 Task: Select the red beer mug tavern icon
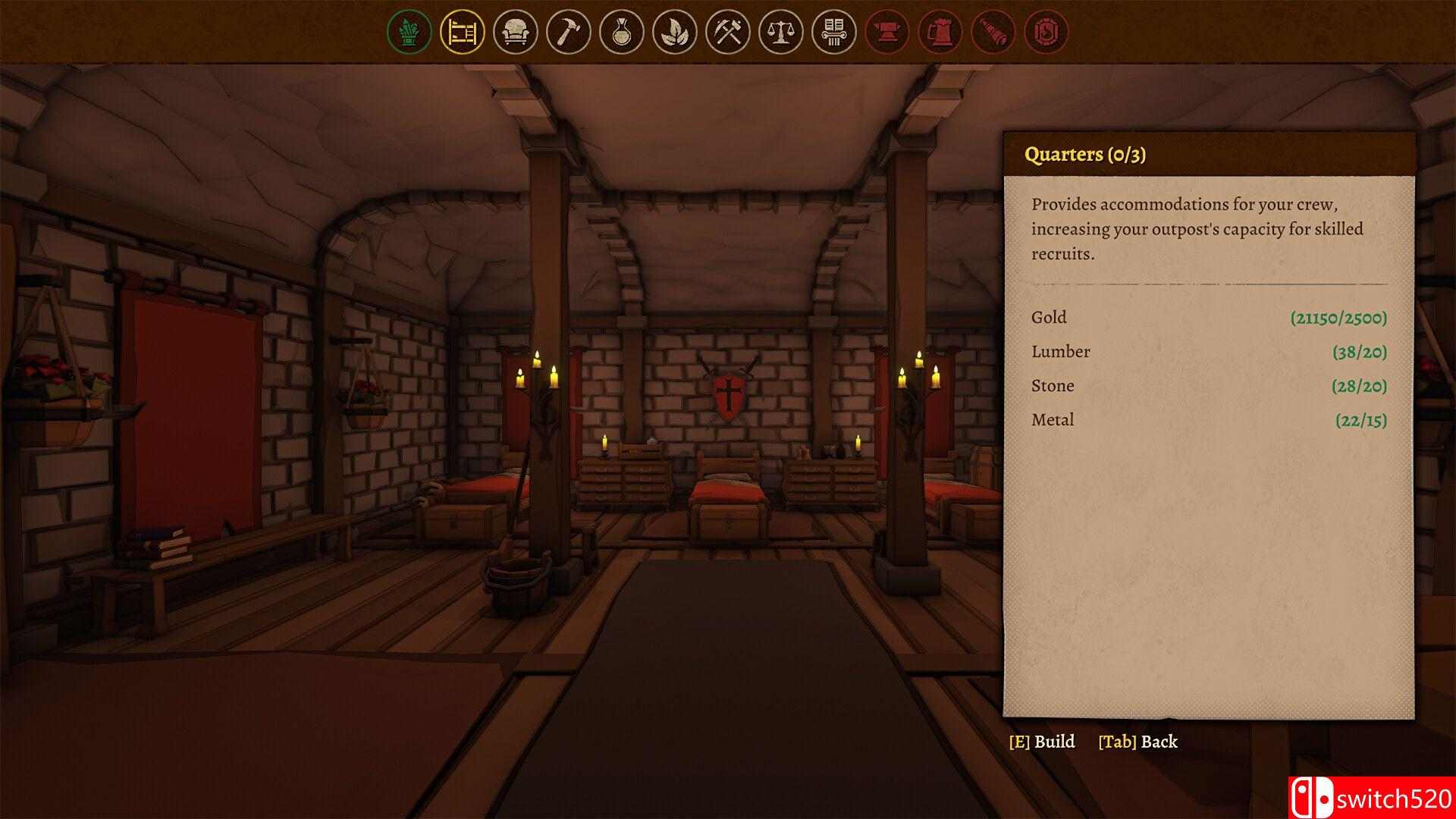click(940, 32)
